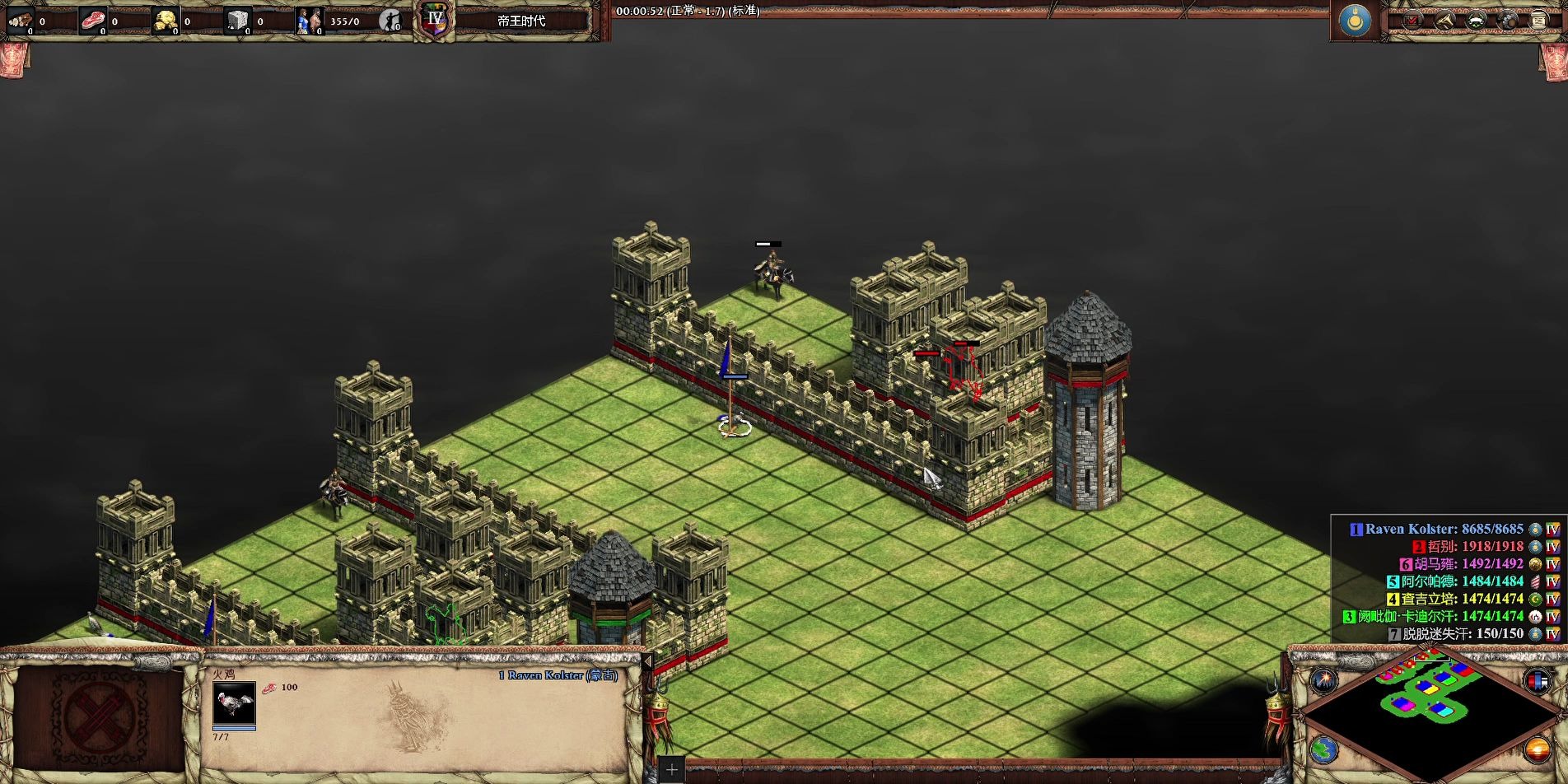
Task: Open the tech tree arrow icon
Action: 1444,21
